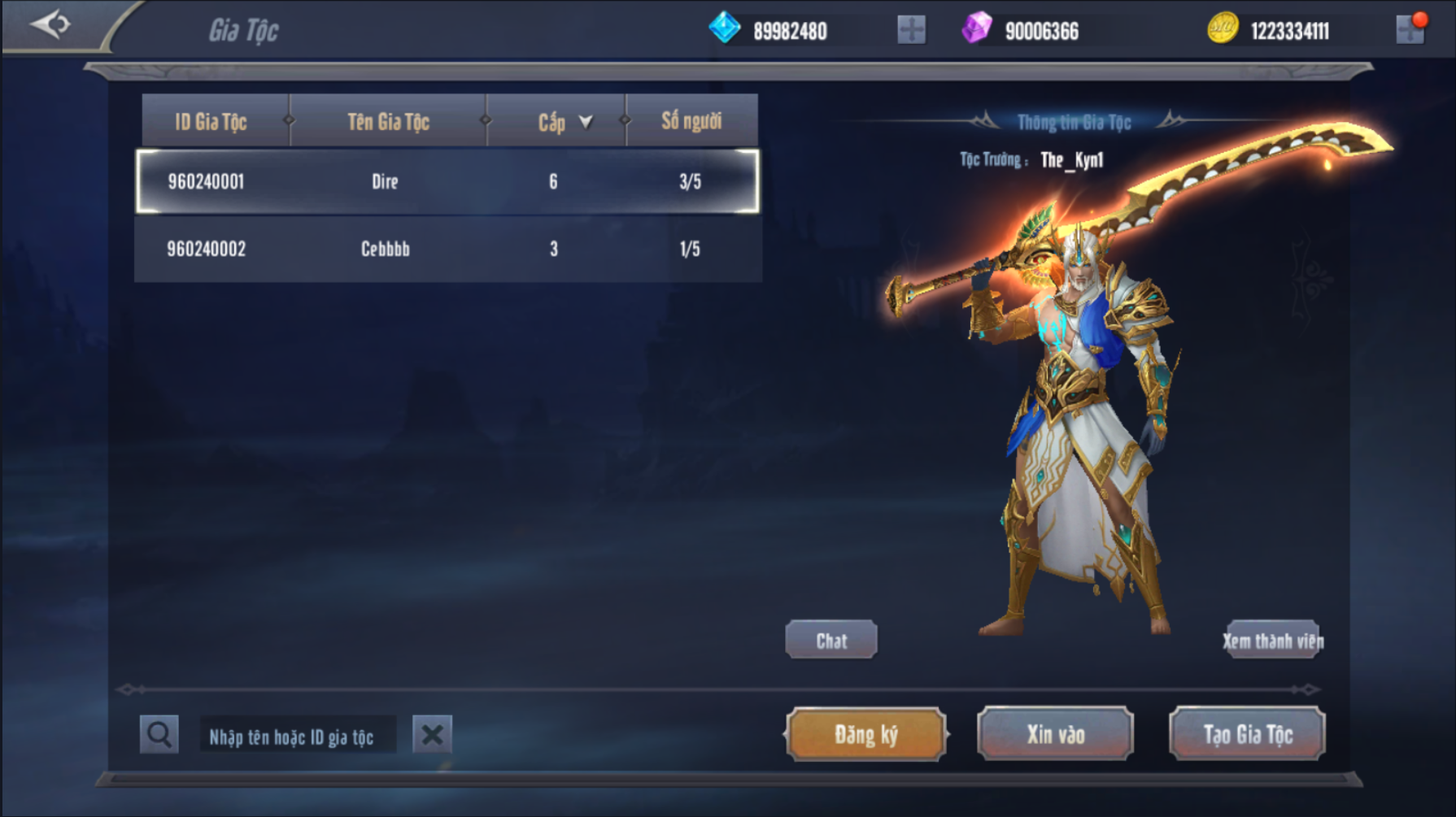
Task: Request to join with Xin vào
Action: coord(1055,735)
